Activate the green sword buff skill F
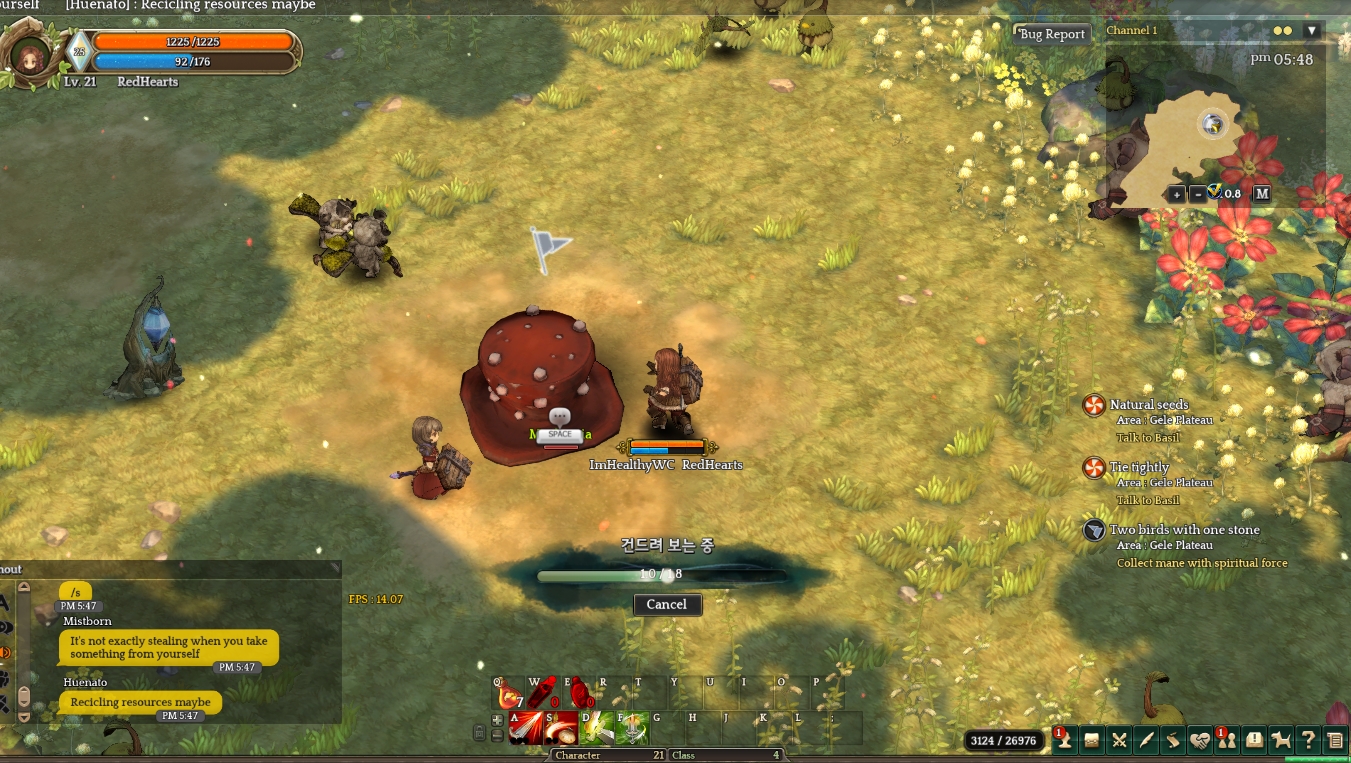Image resolution: width=1351 pixels, height=763 pixels. (633, 728)
